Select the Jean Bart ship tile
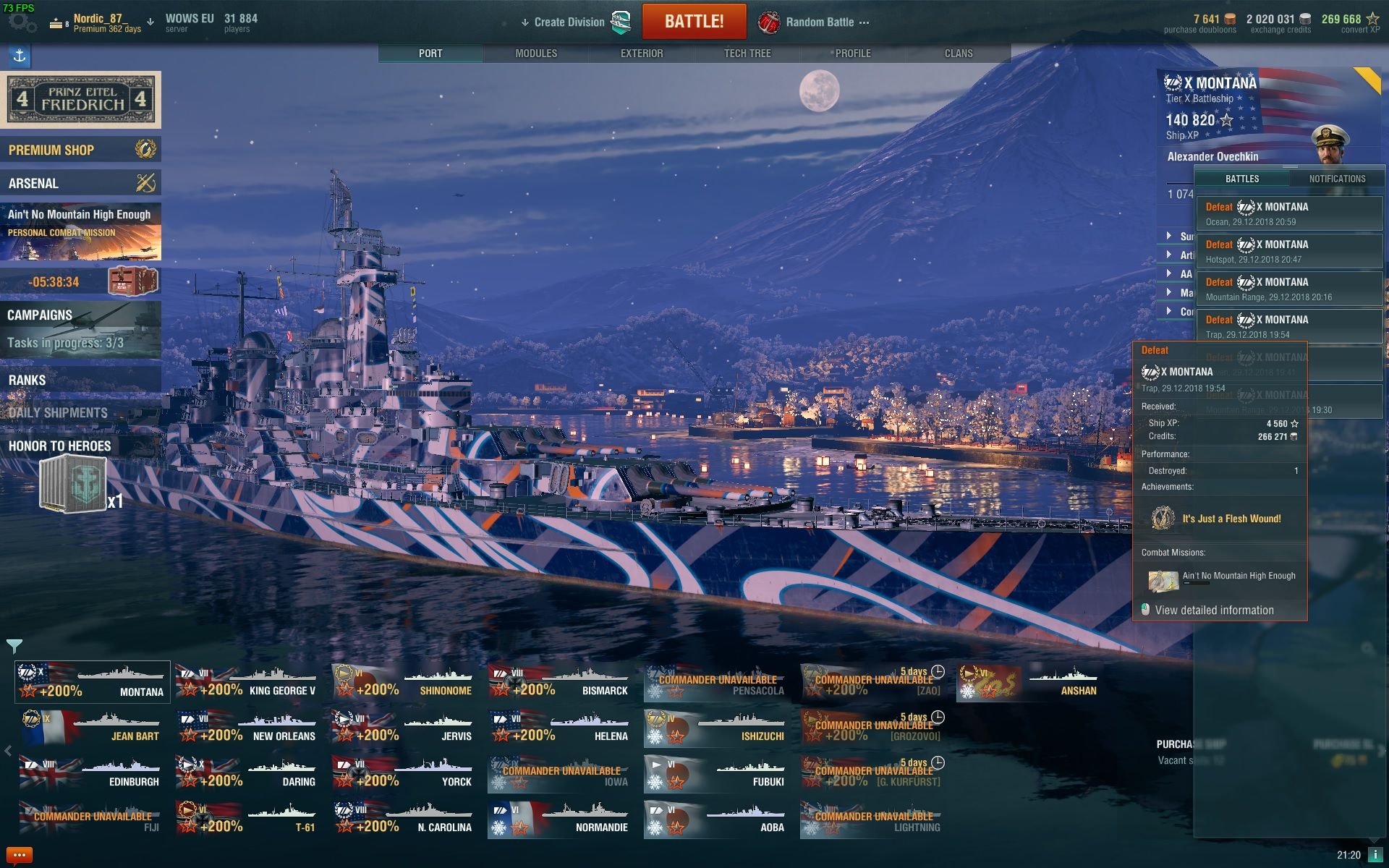Viewport: 1389px width, 868px height. [92, 727]
